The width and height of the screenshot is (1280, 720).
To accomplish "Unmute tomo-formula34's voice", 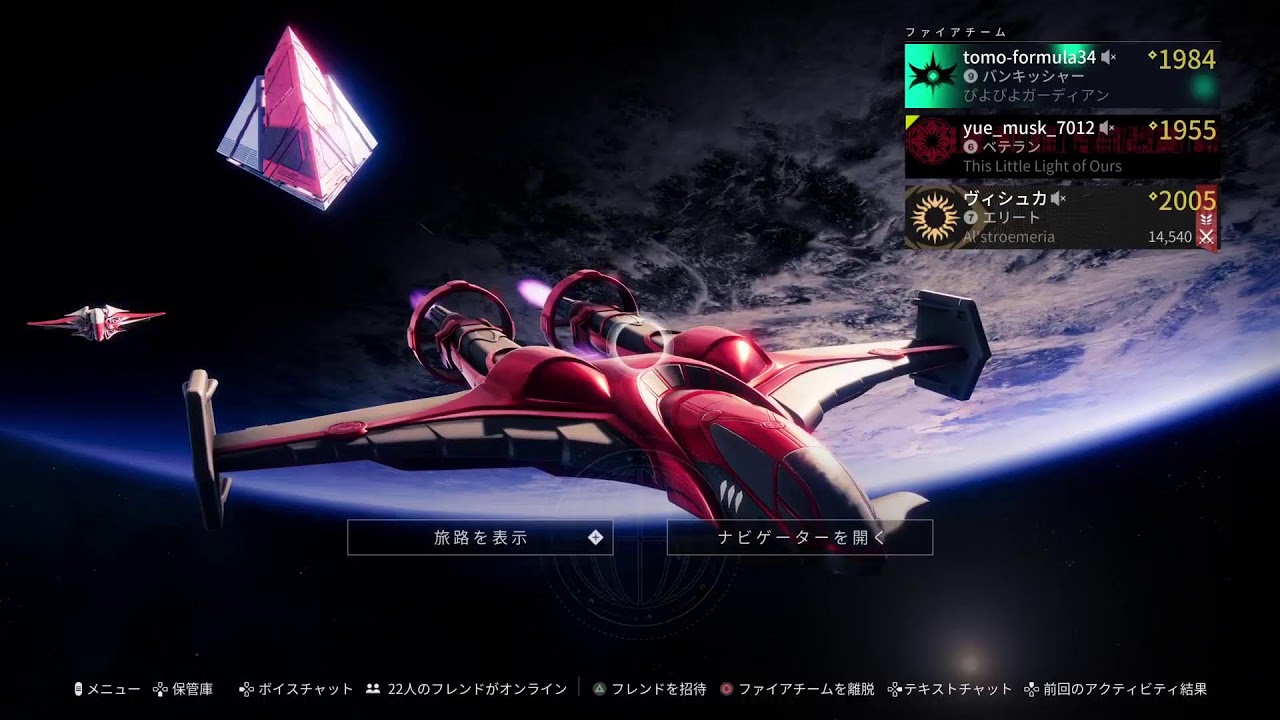I will [1108, 59].
